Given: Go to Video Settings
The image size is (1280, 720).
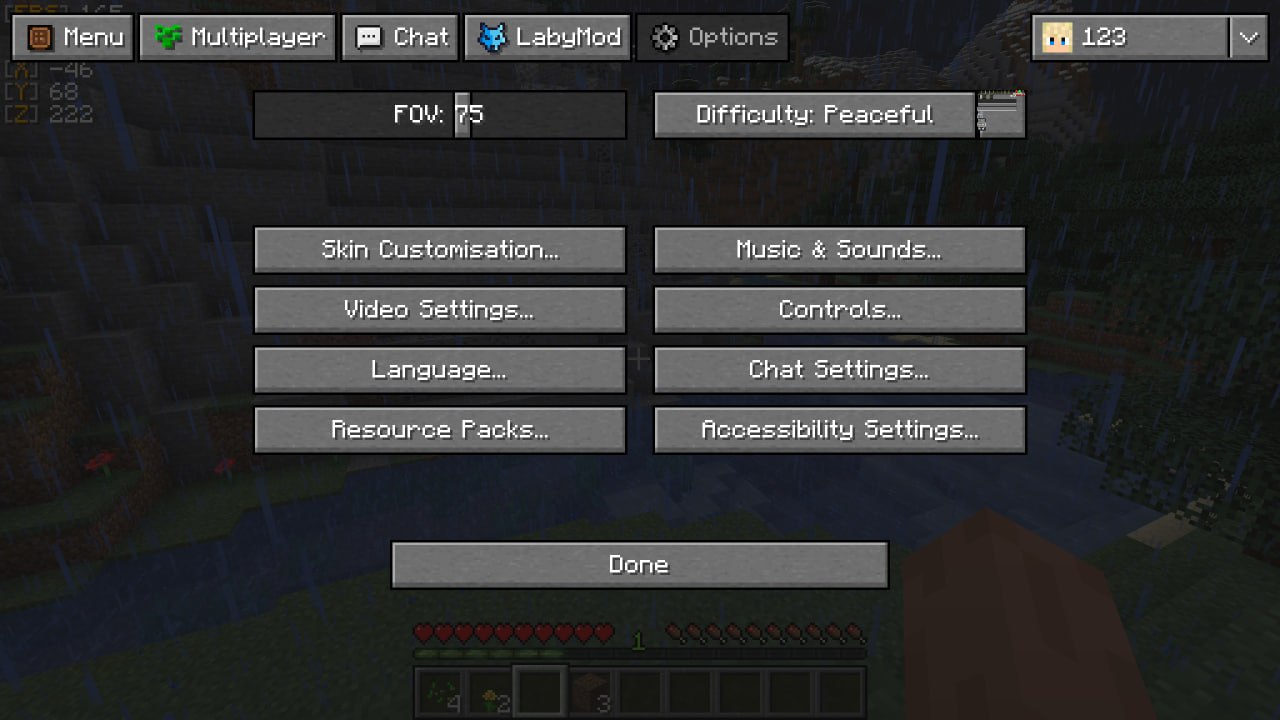Looking at the screenshot, I should pos(440,310).
